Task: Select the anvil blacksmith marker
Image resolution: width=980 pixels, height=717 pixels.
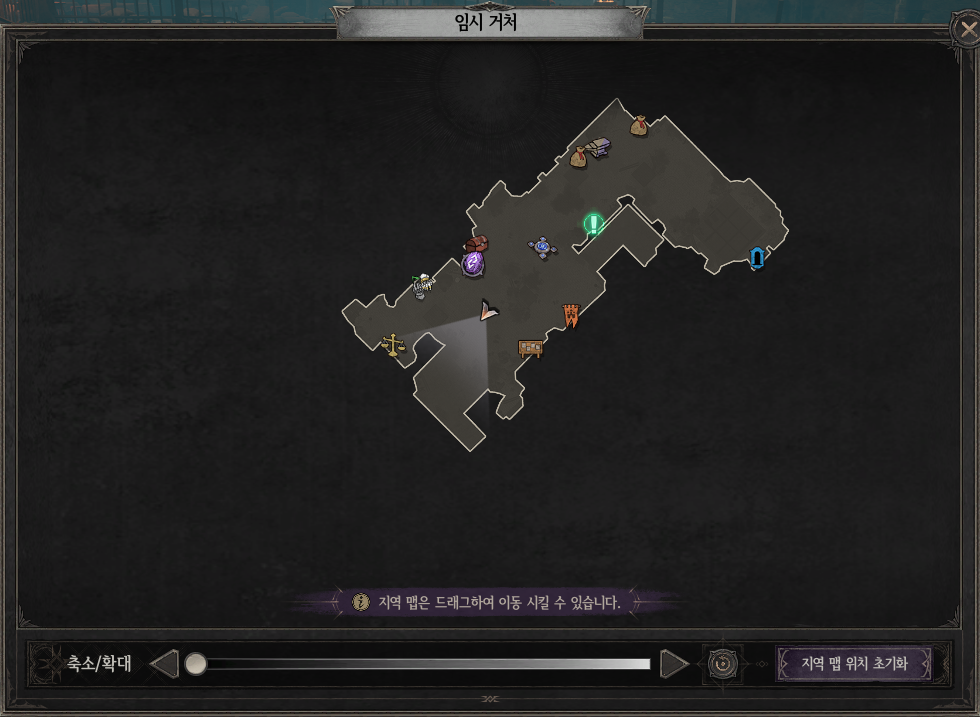Action: pos(599,148)
